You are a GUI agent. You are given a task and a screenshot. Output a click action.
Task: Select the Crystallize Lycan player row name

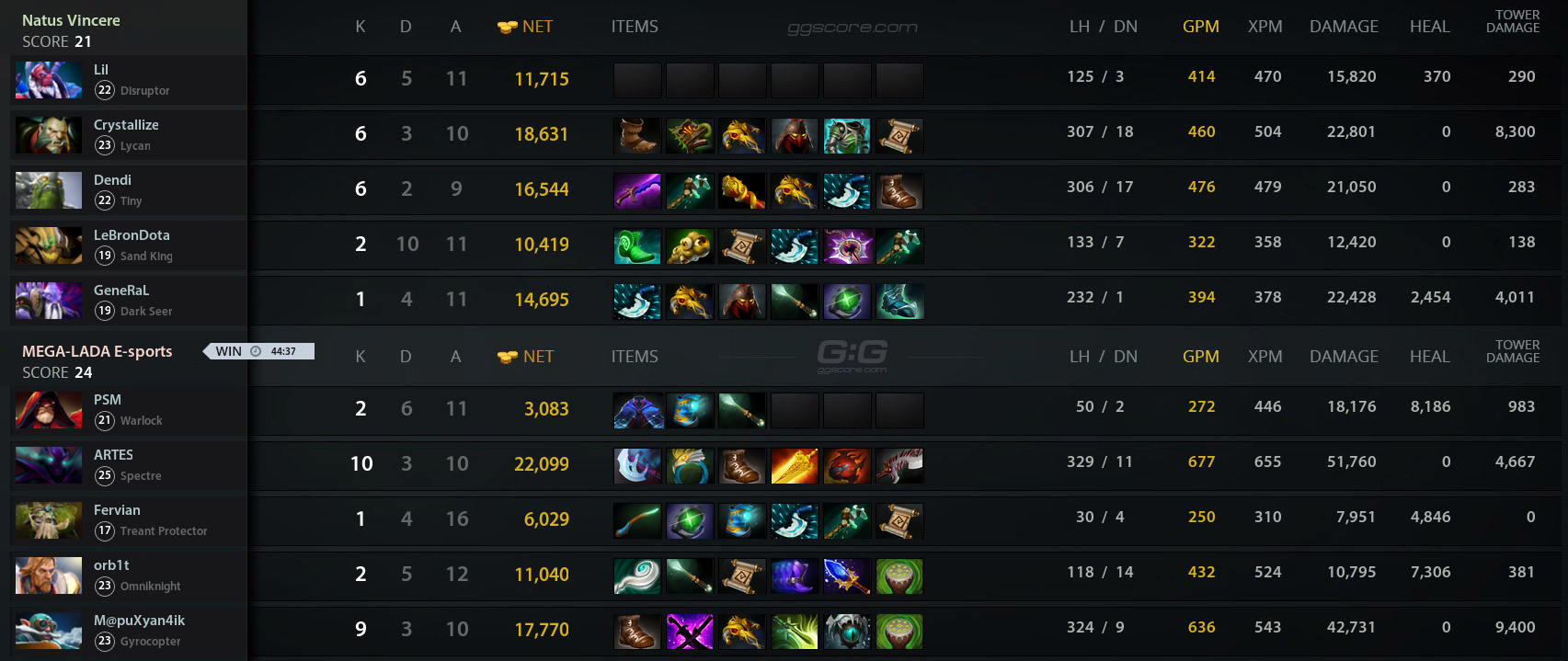click(126, 125)
